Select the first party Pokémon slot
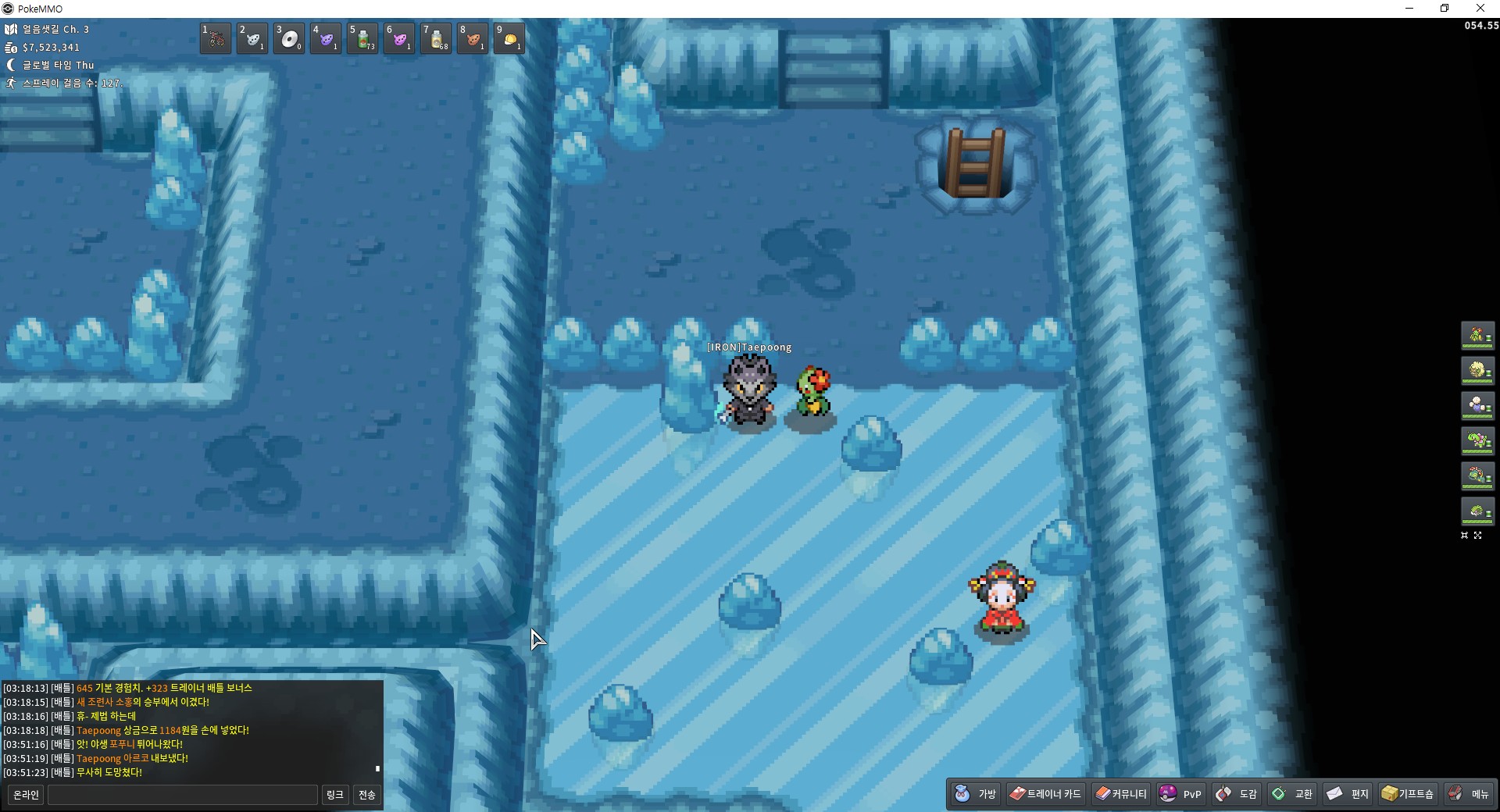1500x812 pixels. (x=1477, y=336)
